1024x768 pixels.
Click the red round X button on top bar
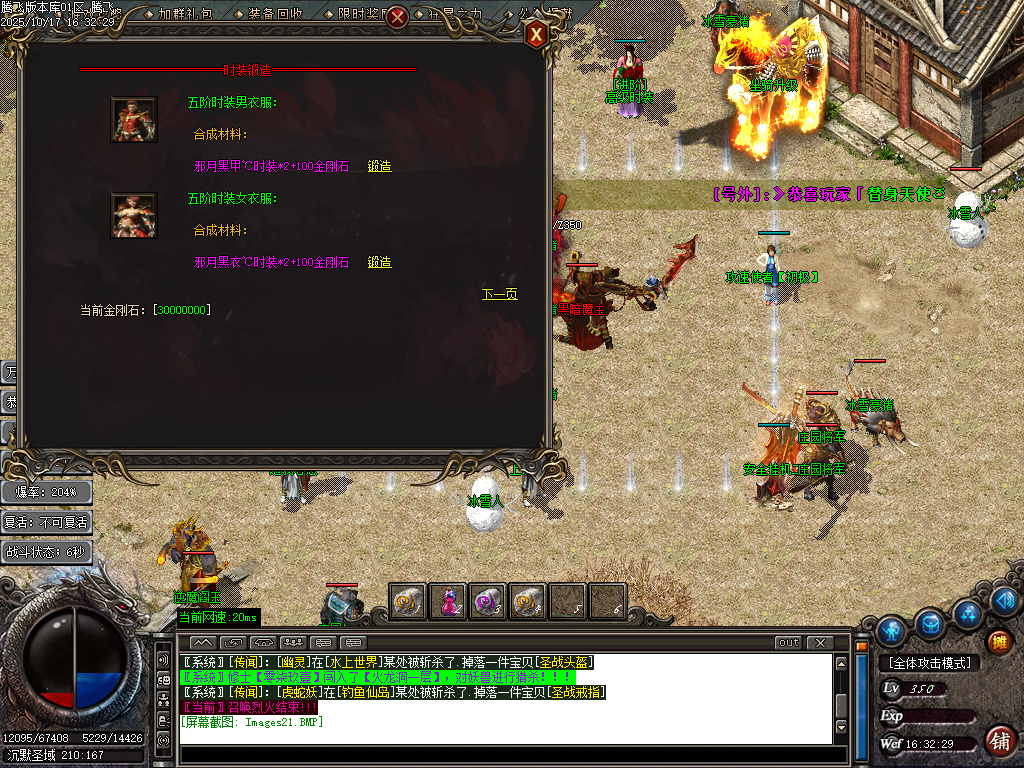point(397,17)
